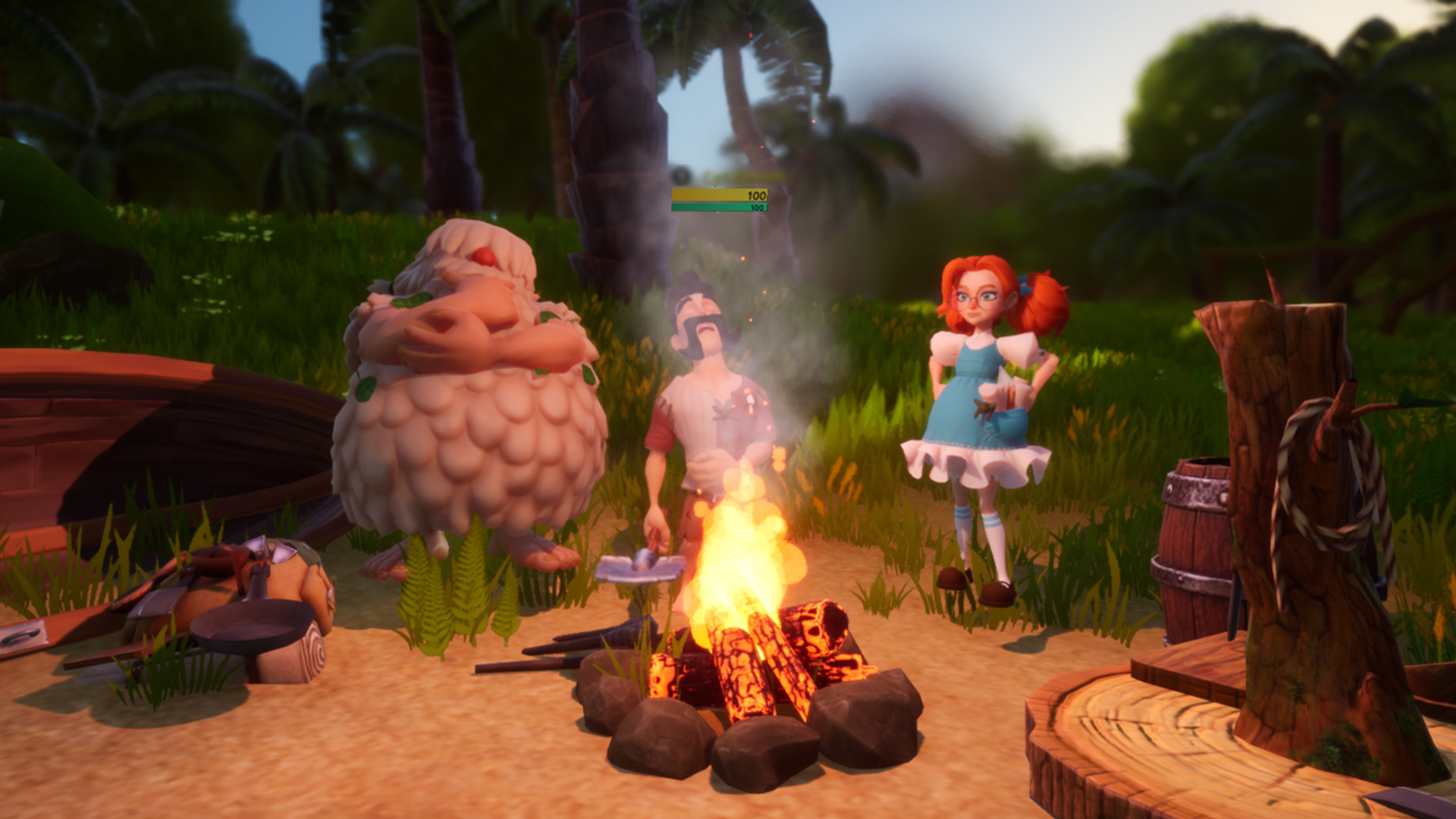This screenshot has height=819, width=1456.
Task: Click the yellow 100 stat bar
Action: 720,196
